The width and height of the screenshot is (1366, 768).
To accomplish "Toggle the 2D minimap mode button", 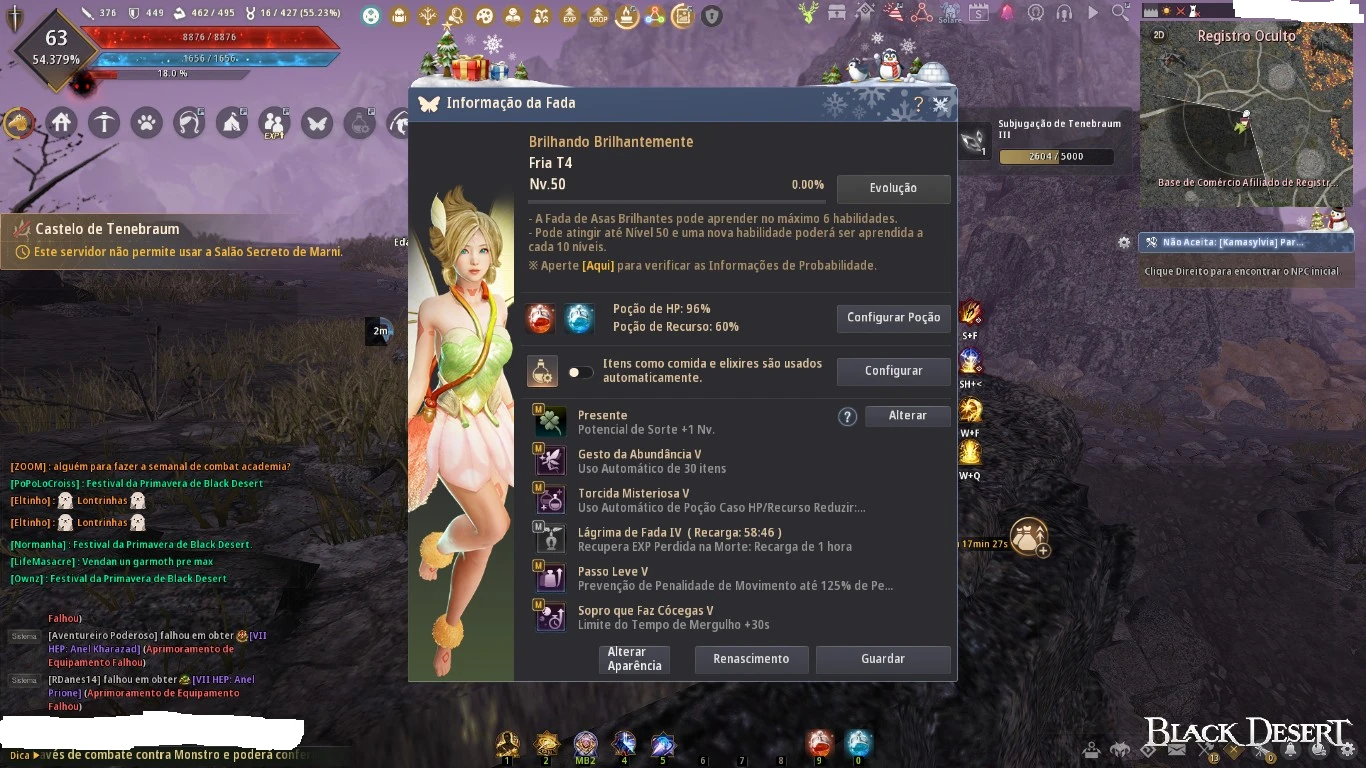I will (x=1159, y=35).
